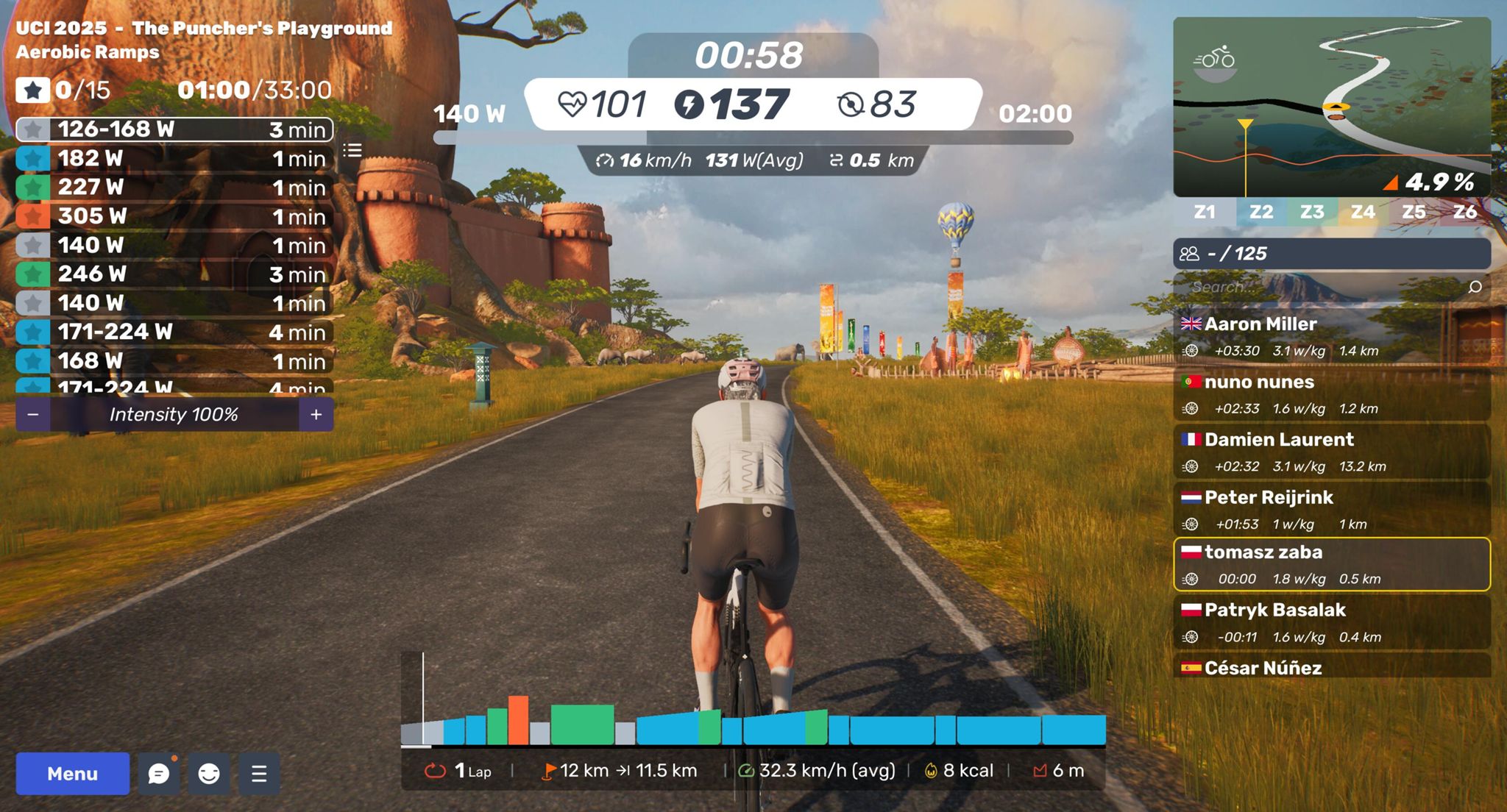1507x812 pixels.
Task: Select Patryk Basalak in rider list
Action: 1332,622
